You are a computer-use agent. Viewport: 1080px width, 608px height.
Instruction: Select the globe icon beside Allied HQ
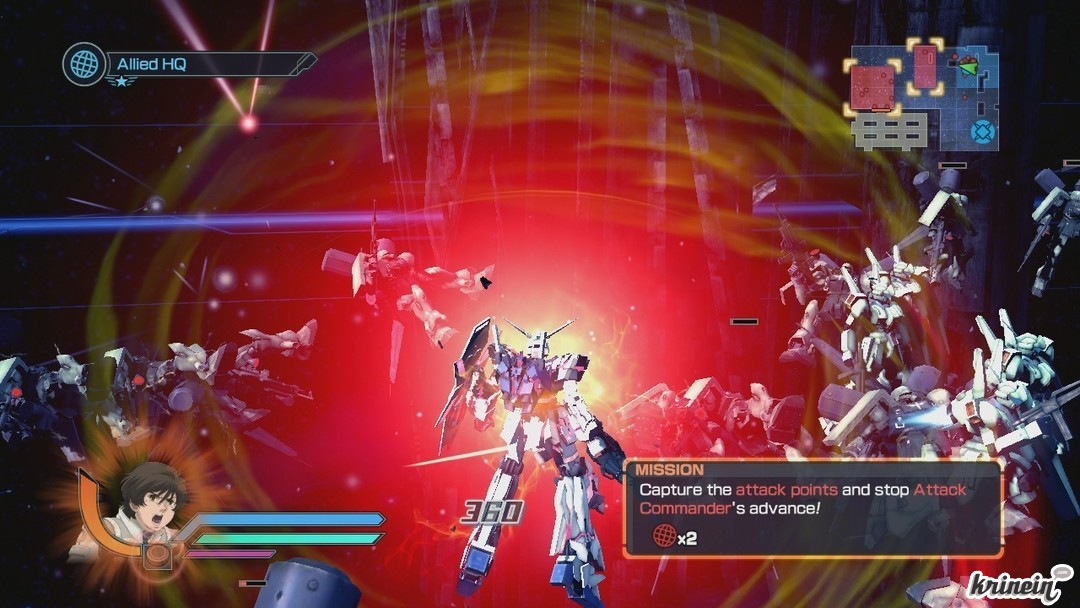tap(84, 63)
